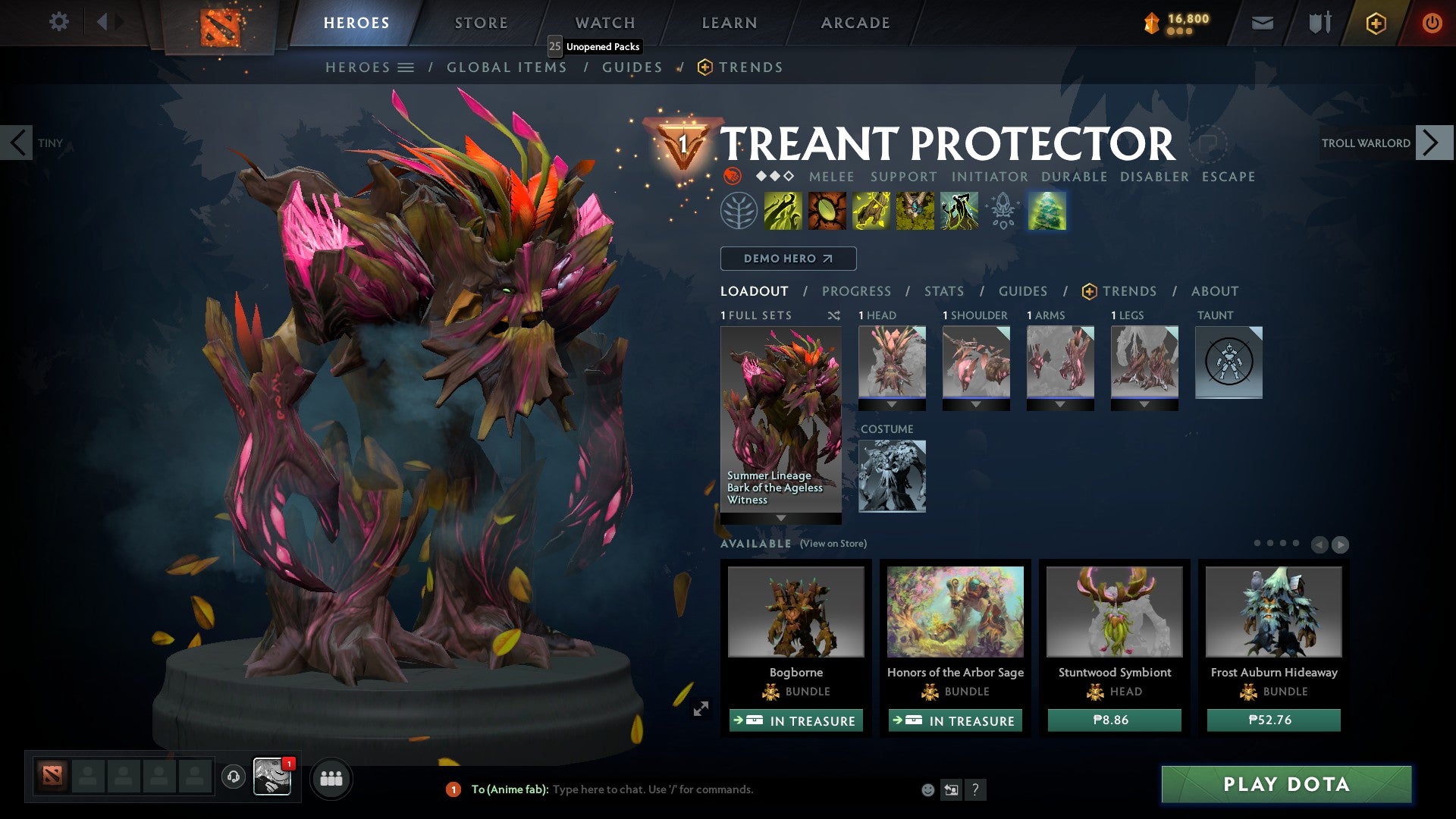Click the chat input field to Anime fab
The height and width of the screenshot is (819, 1456).
click(682, 789)
